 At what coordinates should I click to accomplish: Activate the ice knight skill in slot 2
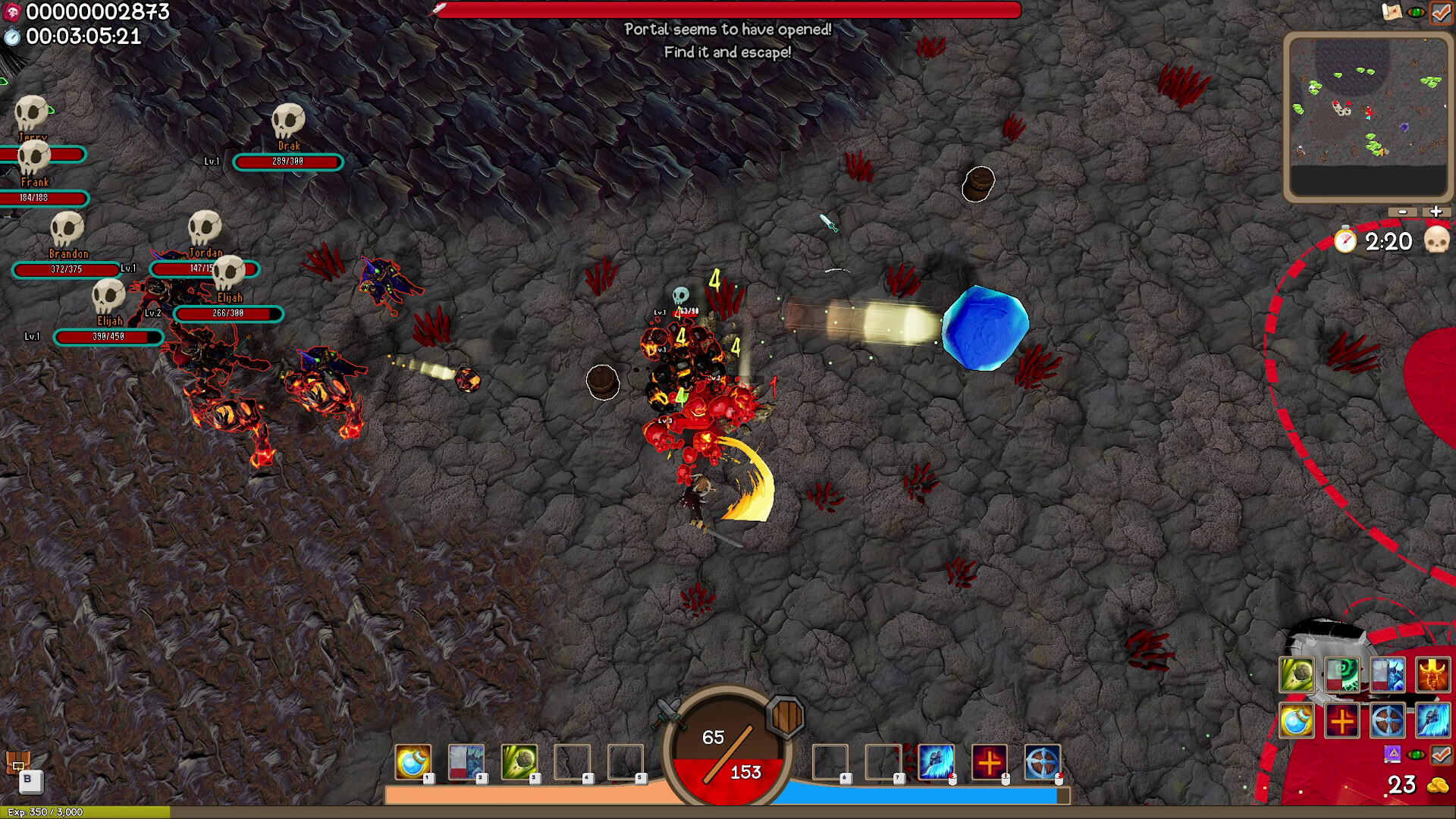click(466, 761)
